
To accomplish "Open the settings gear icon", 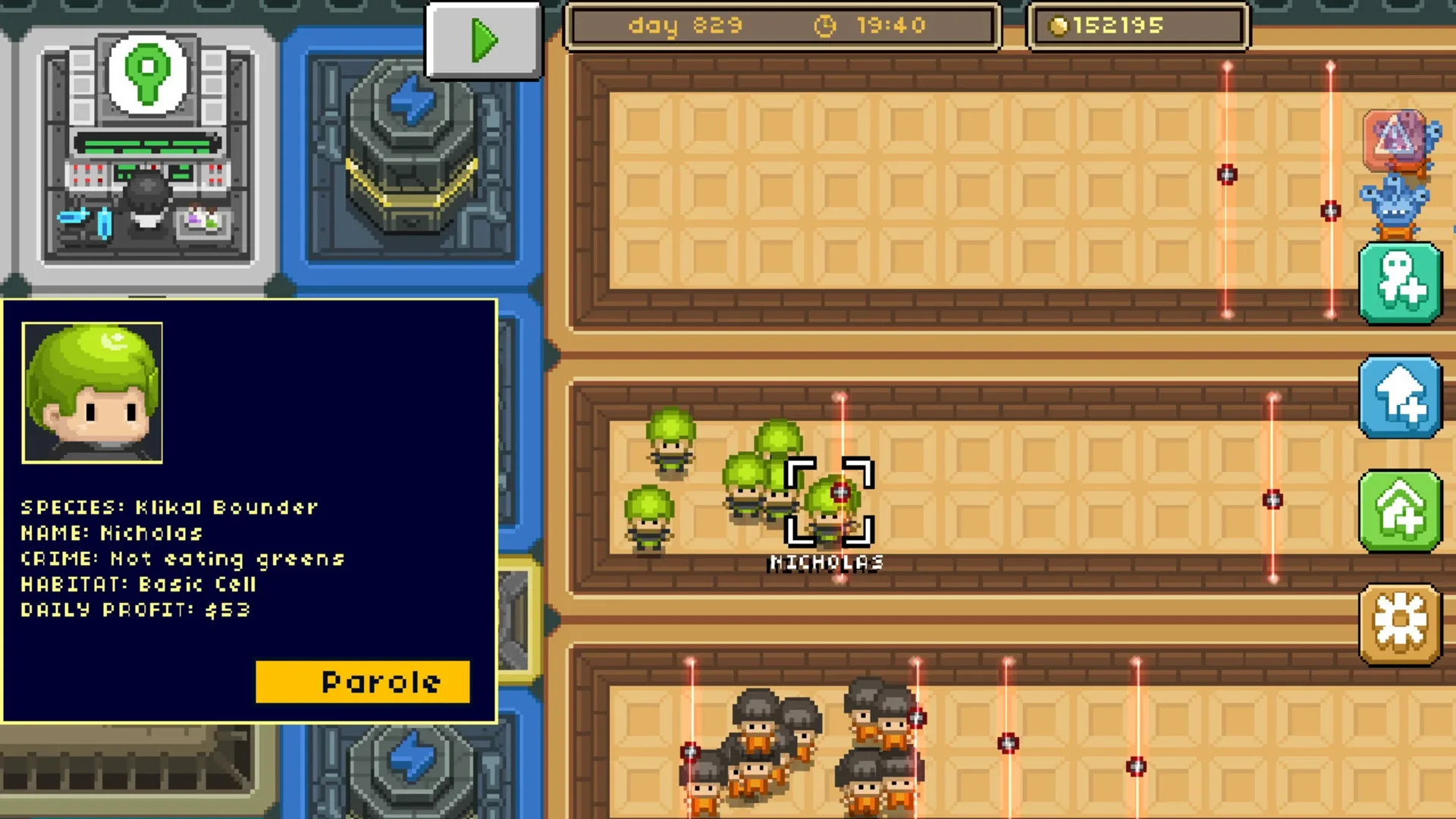I will (x=1401, y=622).
